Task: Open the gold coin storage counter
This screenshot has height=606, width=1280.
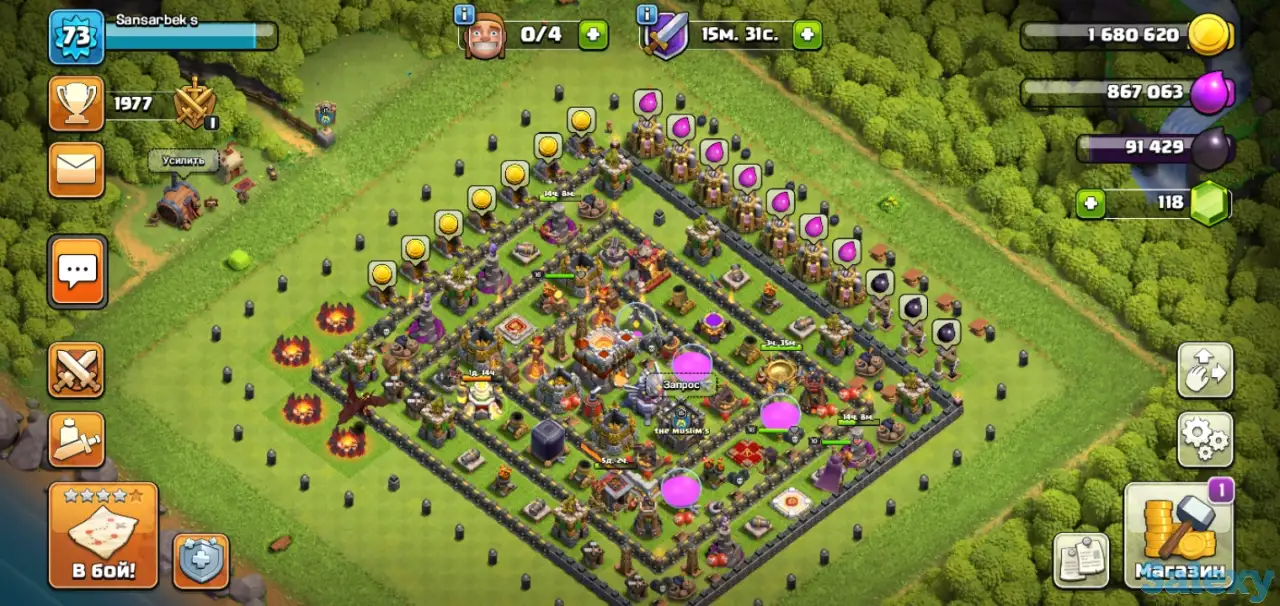Action: [1125, 35]
